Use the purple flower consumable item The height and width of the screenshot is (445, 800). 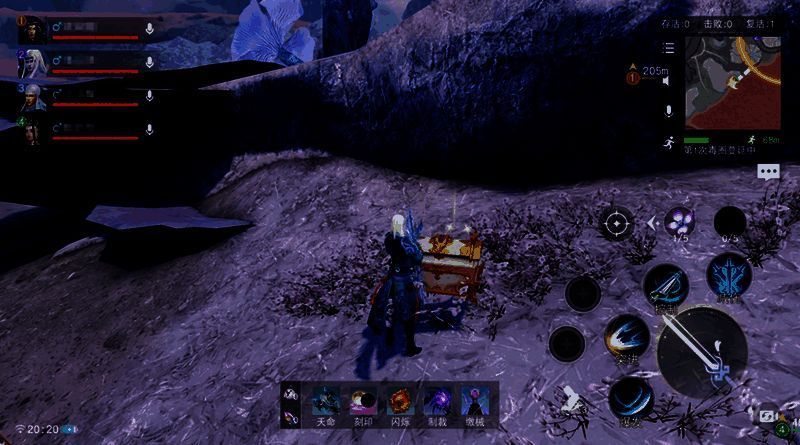[680, 222]
